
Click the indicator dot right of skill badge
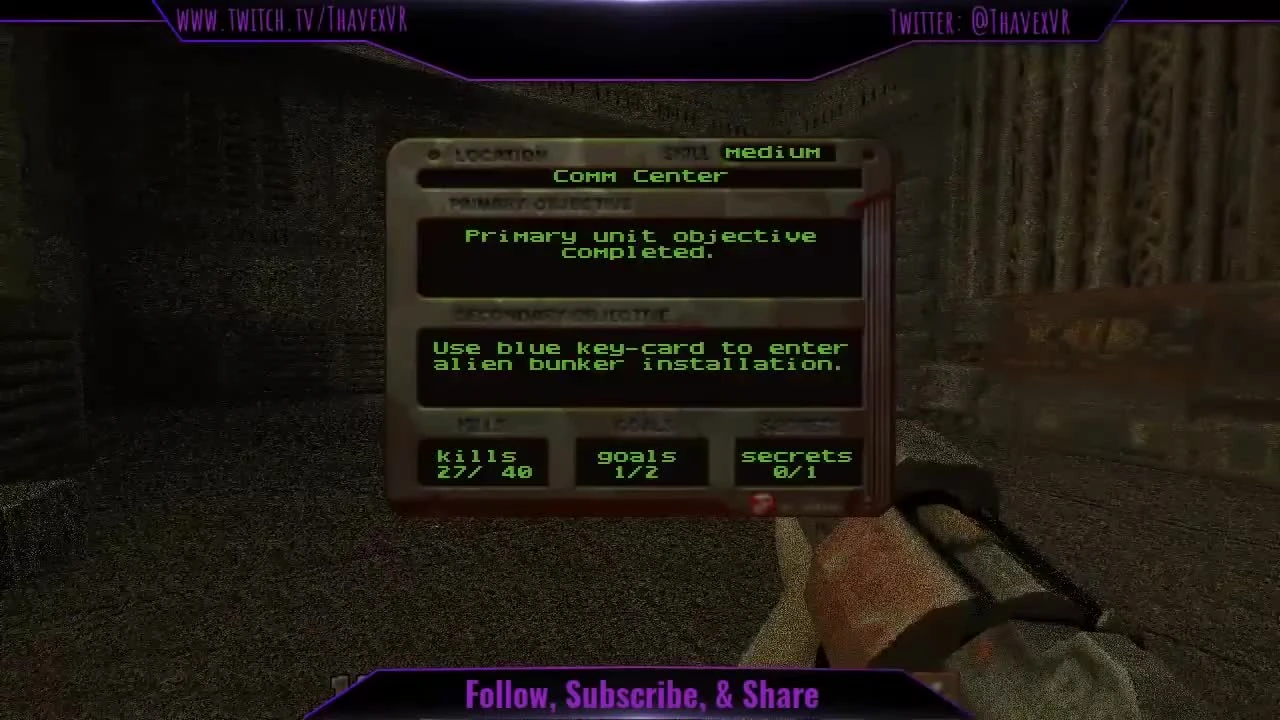coord(868,153)
